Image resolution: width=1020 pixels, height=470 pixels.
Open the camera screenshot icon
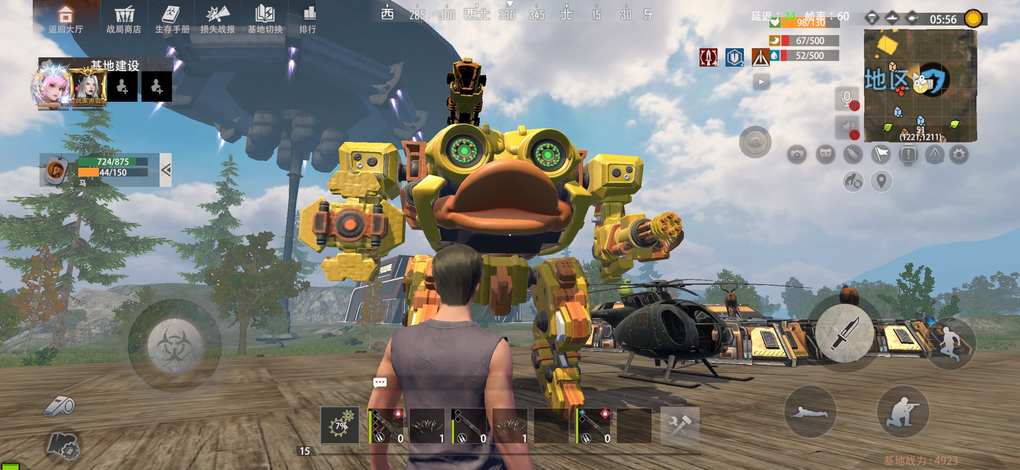(797, 154)
